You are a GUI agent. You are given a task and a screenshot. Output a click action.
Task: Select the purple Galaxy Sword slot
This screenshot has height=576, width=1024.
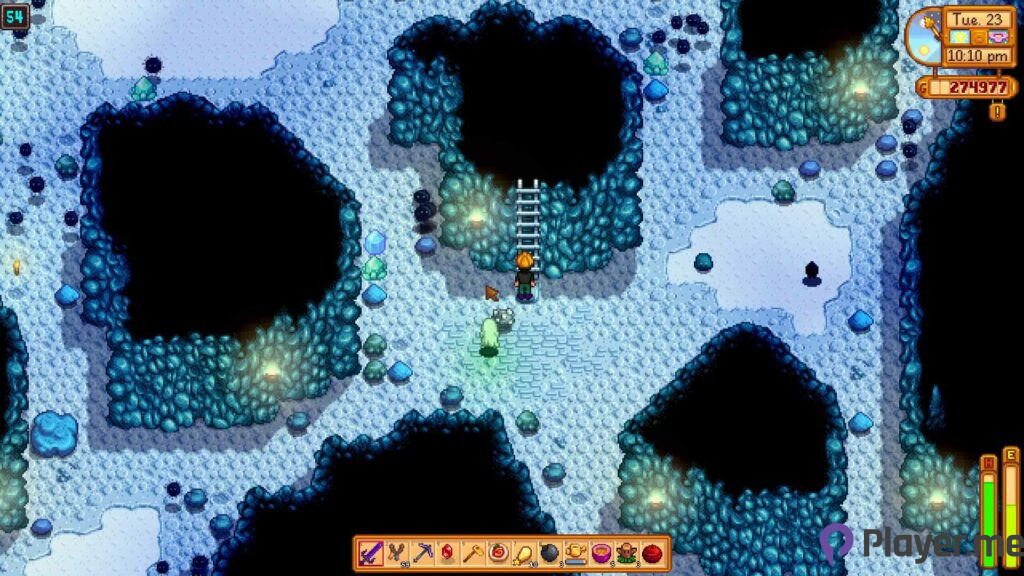370,553
